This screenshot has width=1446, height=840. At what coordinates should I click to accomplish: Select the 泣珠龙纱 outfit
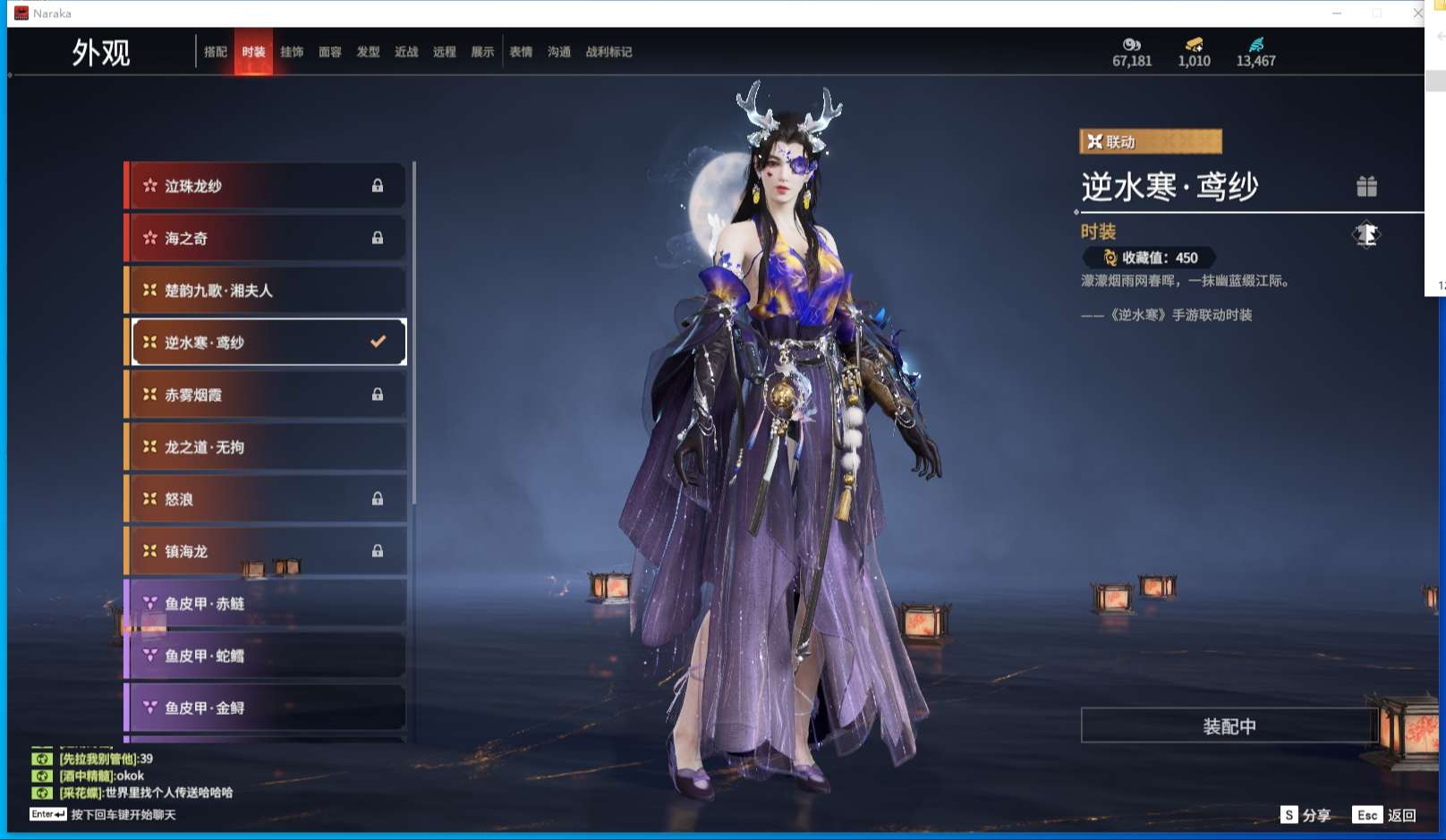click(x=267, y=186)
